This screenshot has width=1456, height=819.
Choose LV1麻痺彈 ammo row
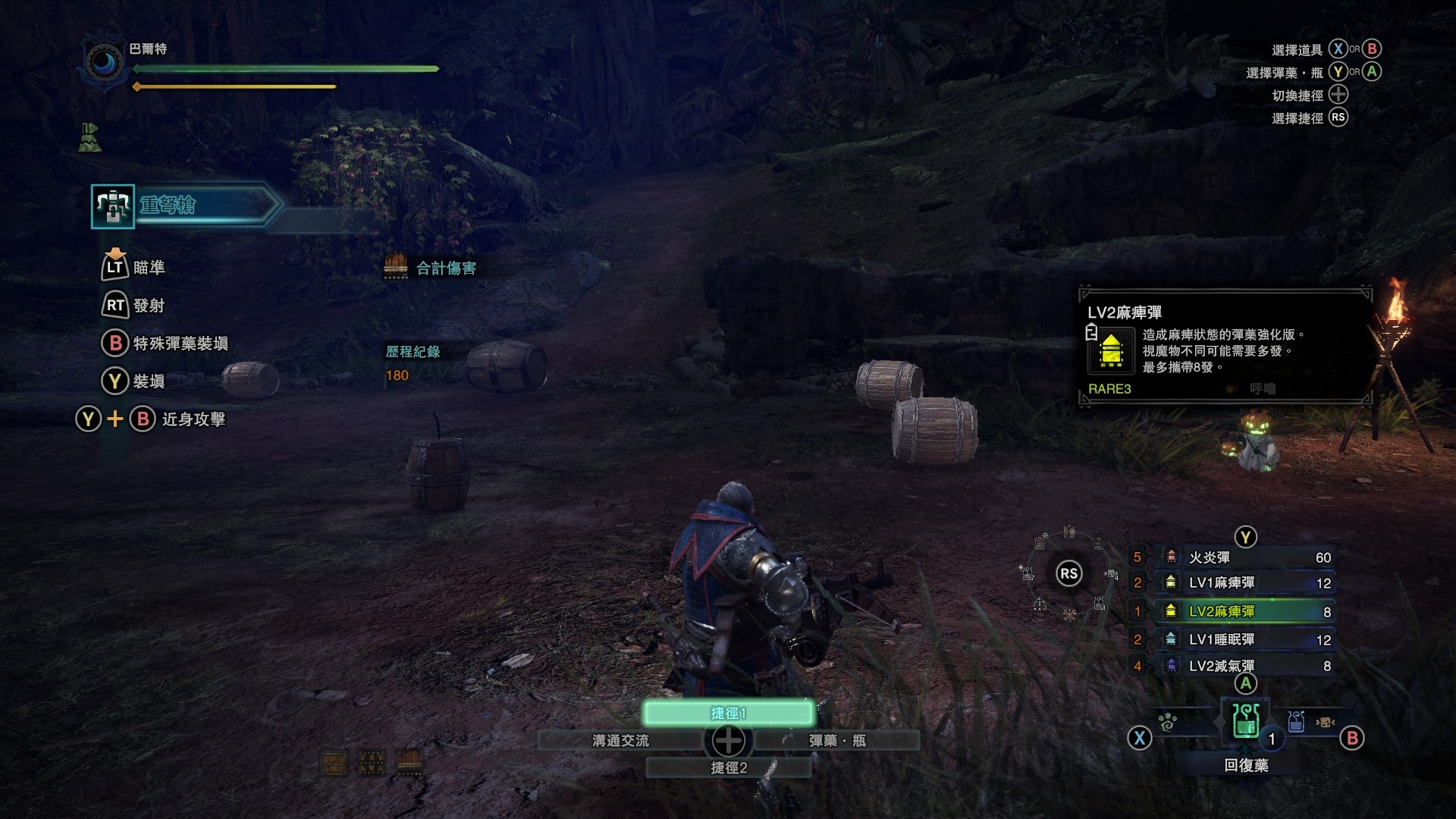[1244, 583]
